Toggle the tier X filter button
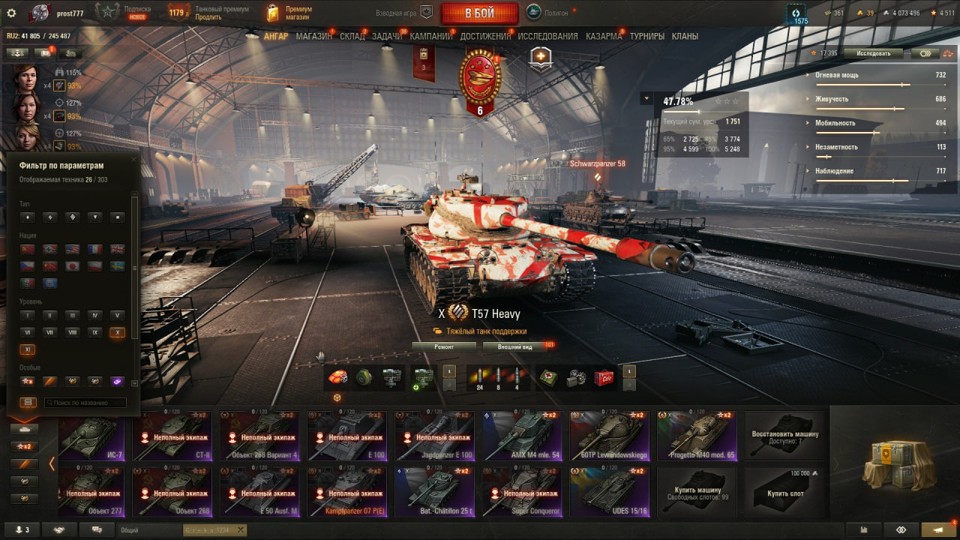The height and width of the screenshot is (540, 960). 118,331
